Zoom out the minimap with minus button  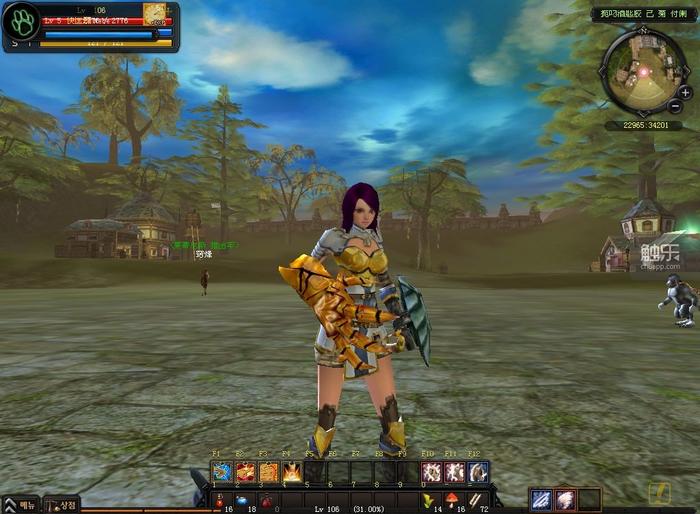tap(677, 106)
